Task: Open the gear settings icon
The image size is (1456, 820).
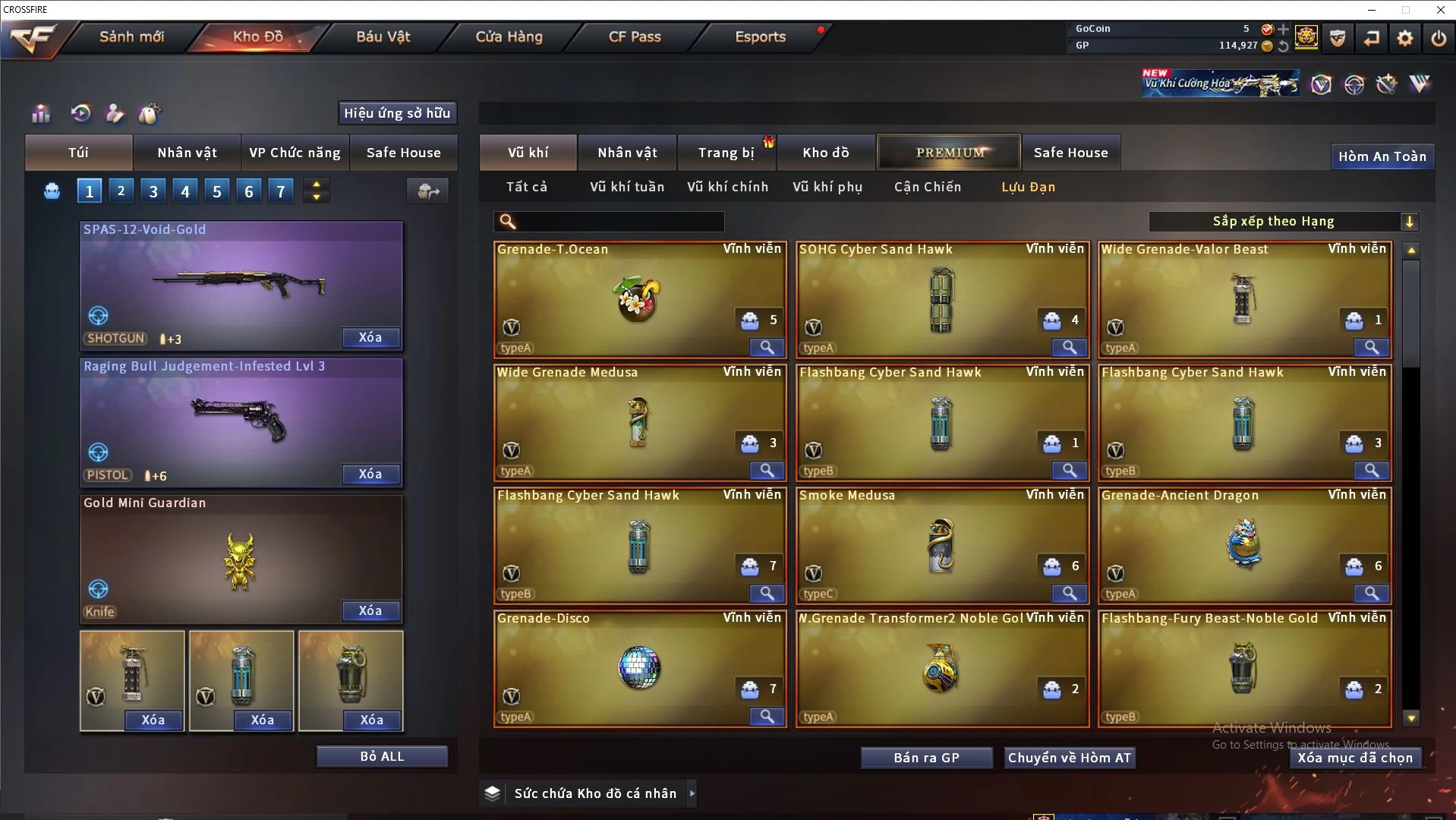Action: (x=1404, y=38)
